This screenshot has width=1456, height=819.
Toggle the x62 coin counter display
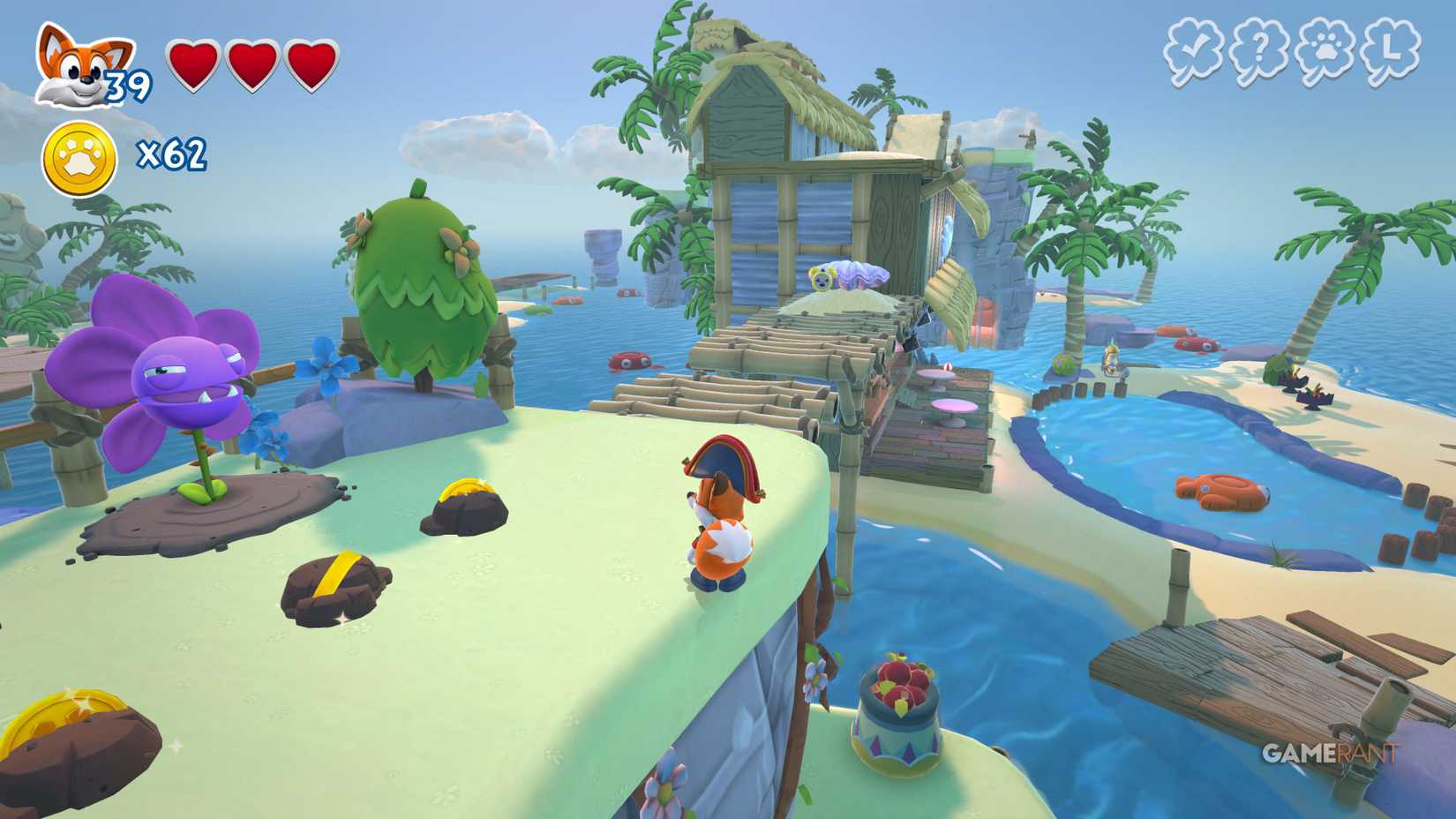(x=173, y=155)
